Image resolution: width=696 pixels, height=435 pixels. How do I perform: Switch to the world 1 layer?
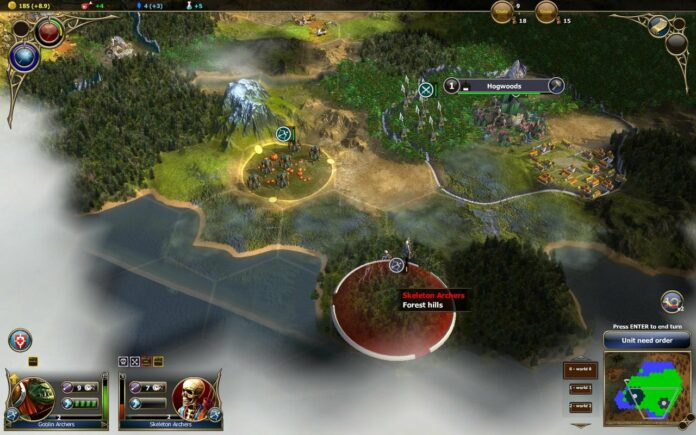[580, 388]
